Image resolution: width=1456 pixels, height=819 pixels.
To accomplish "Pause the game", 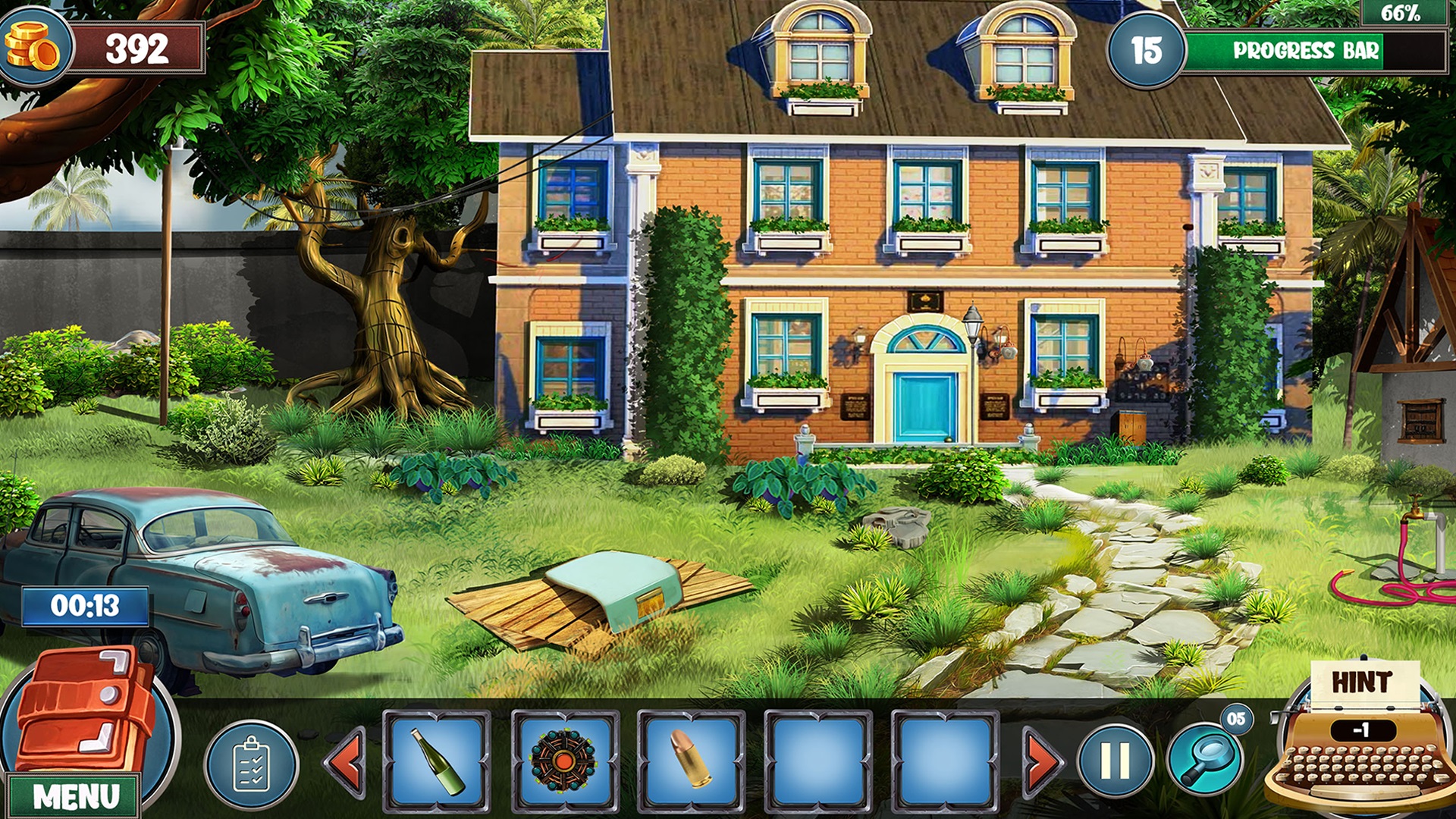I will click(x=1115, y=761).
